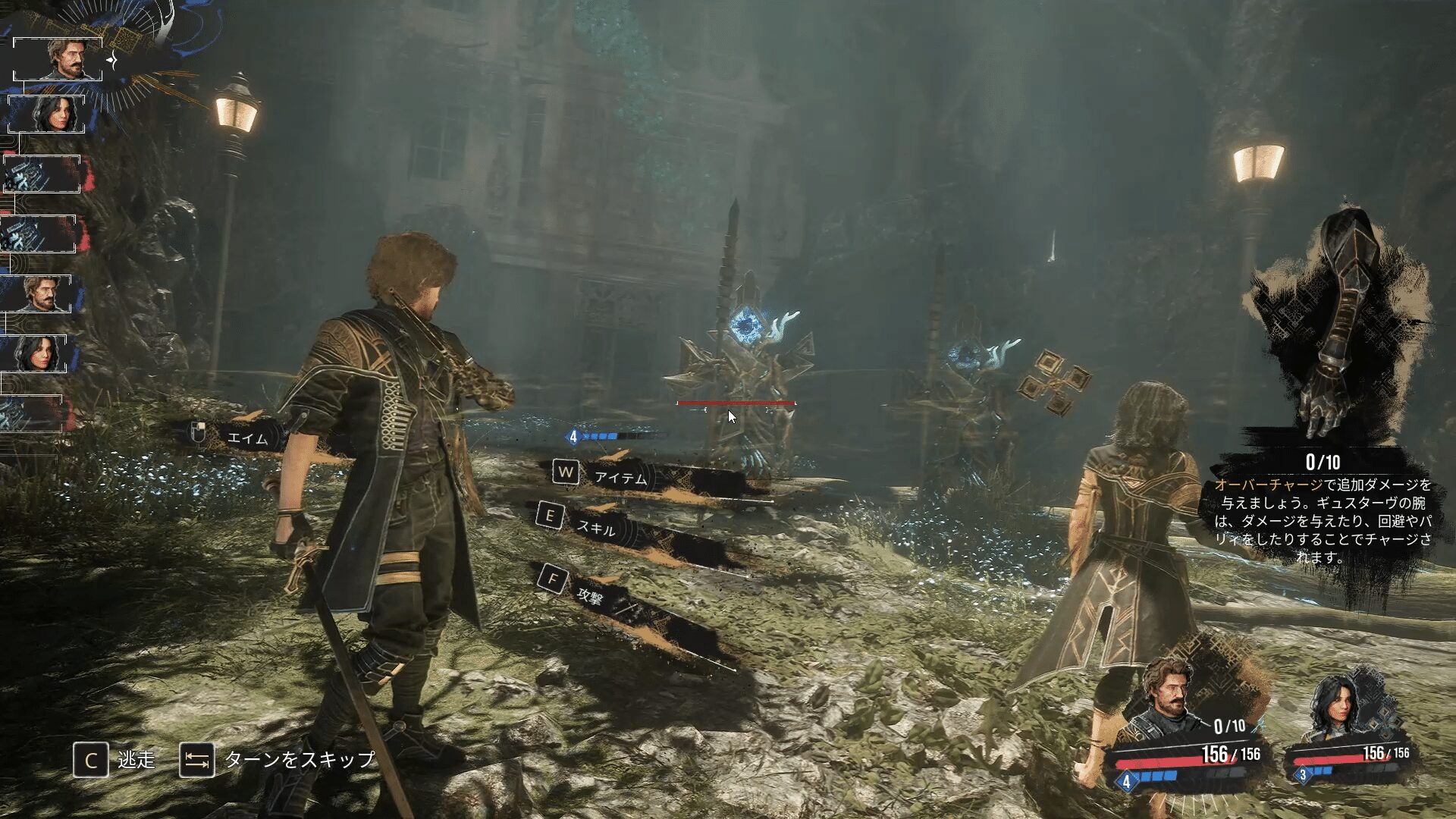This screenshot has width=1456, height=819.
Task: Open the スキル skills menu
Action: pos(596,528)
